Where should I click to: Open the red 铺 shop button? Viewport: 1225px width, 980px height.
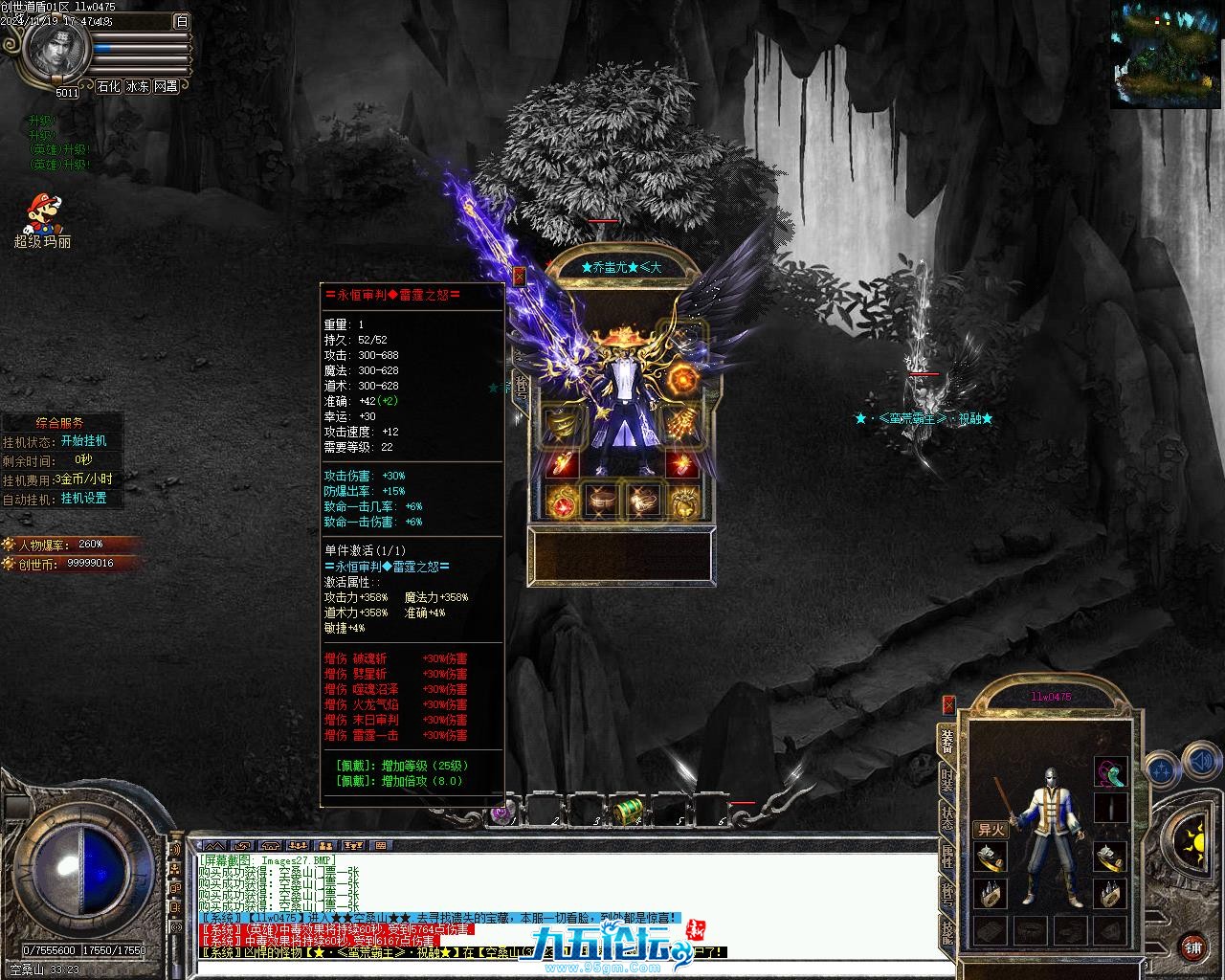pyautogui.click(x=1192, y=947)
